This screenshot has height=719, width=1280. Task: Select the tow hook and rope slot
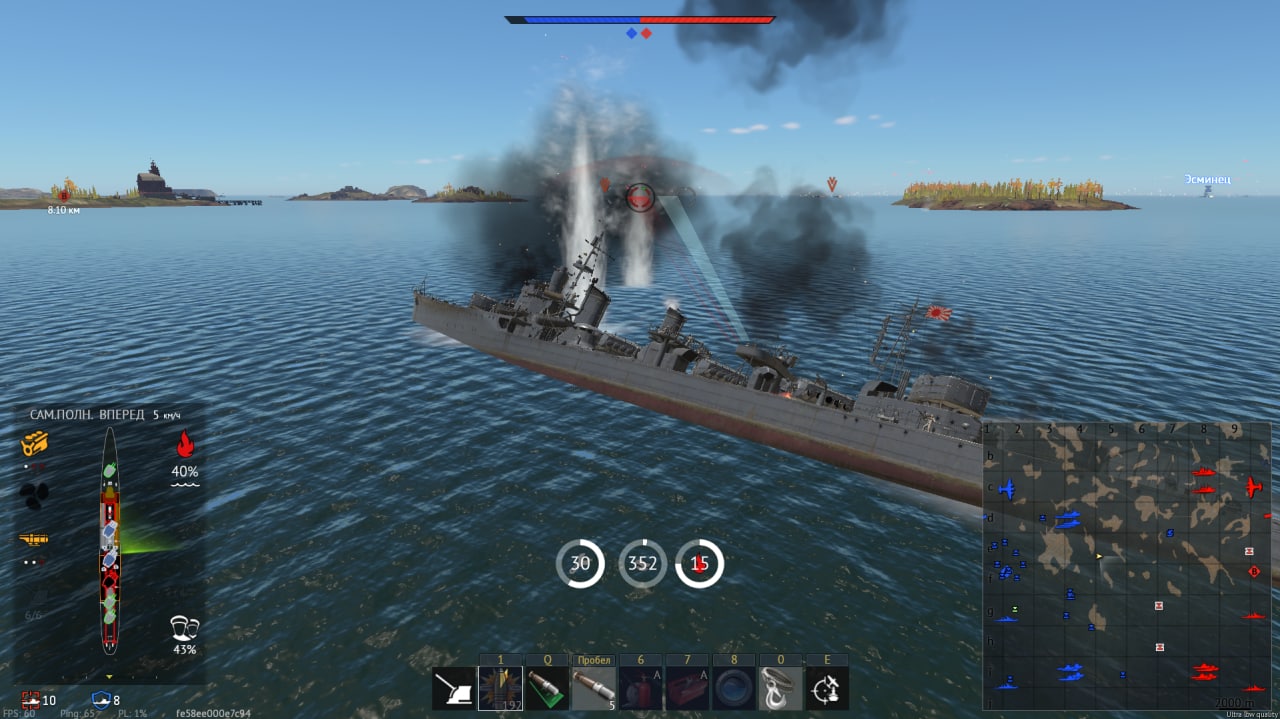780,688
